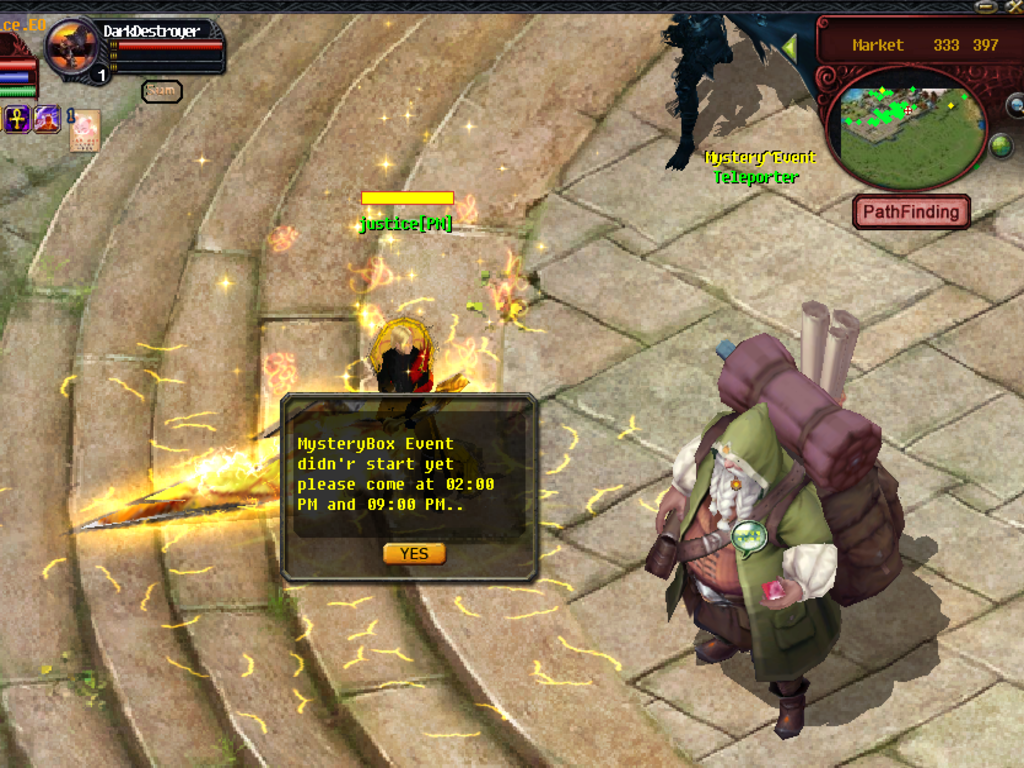
Task: Click the golden ankh buff icon
Action: pos(17,120)
